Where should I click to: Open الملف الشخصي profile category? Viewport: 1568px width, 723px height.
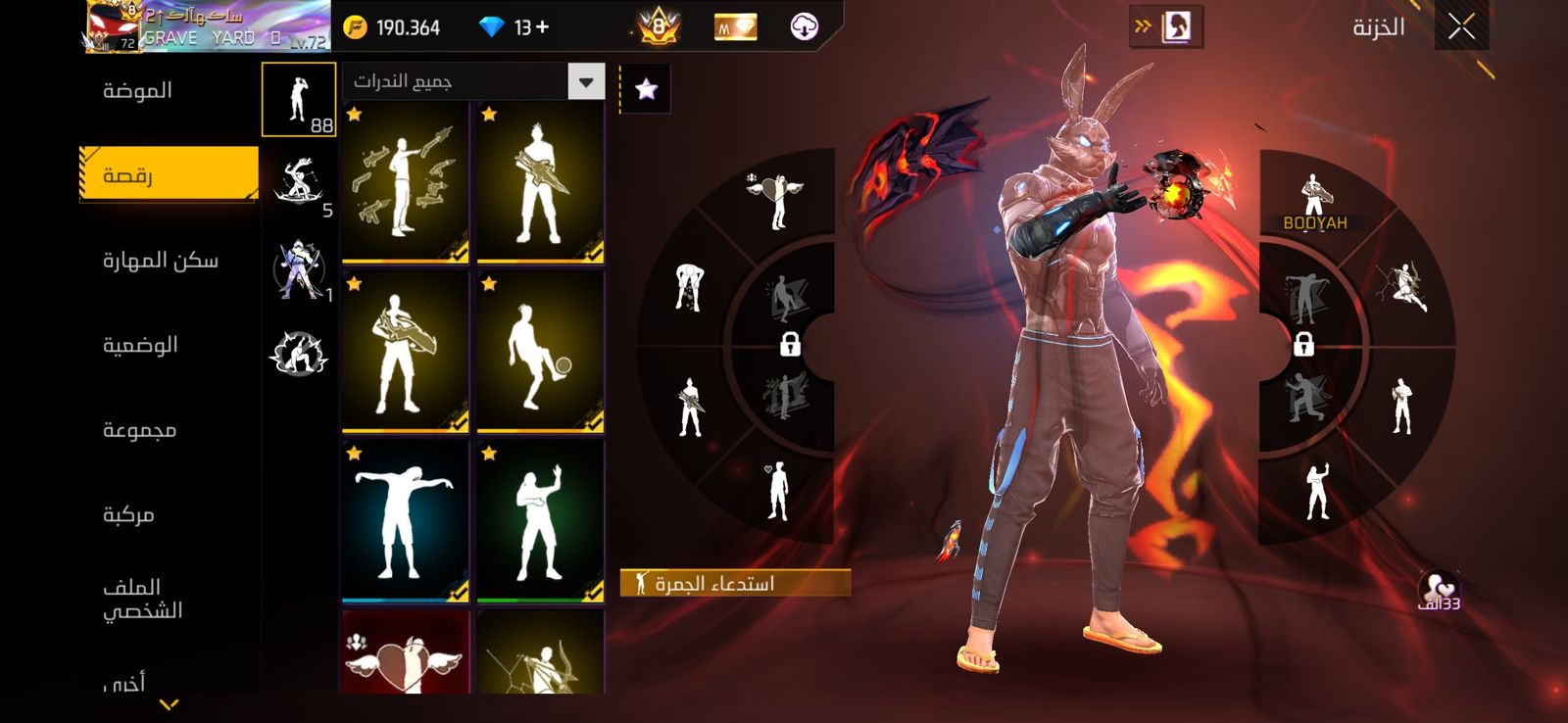tap(143, 599)
